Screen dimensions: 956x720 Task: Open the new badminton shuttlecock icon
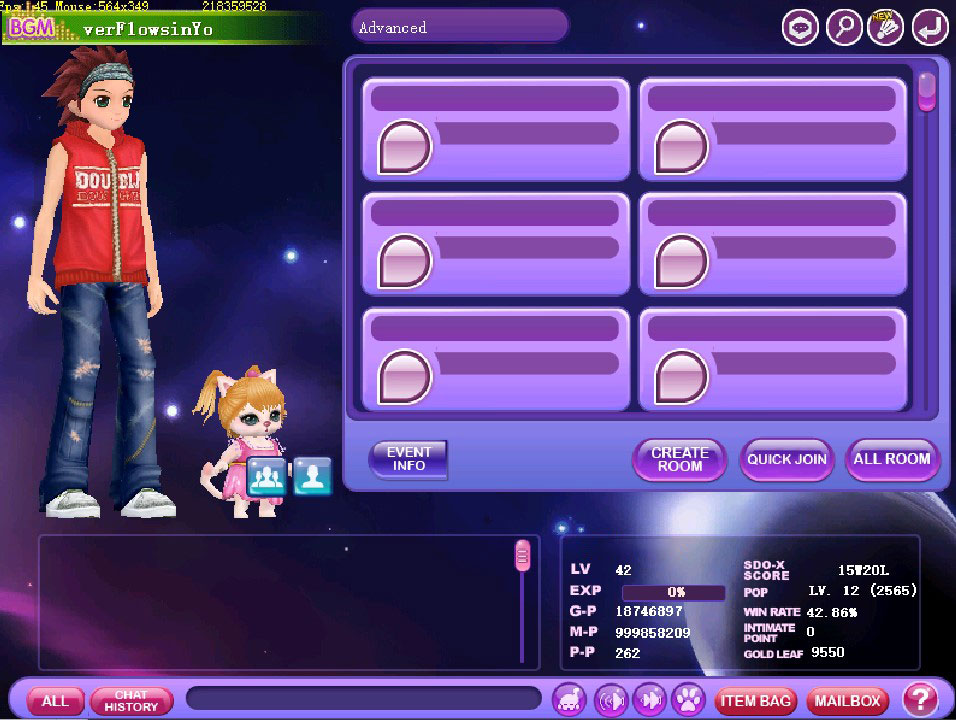tap(886, 28)
